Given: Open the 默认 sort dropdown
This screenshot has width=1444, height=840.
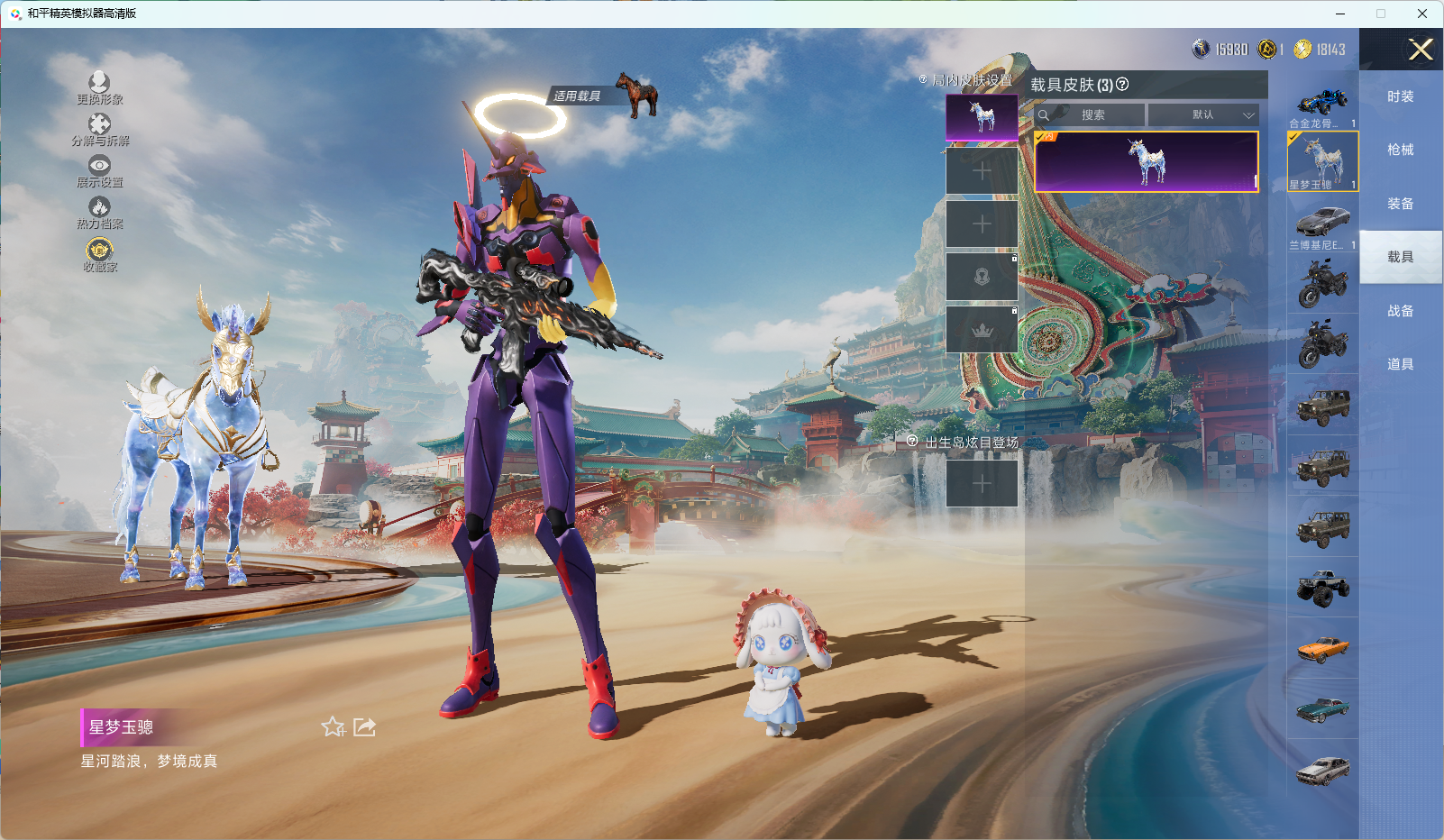Looking at the screenshot, I should point(1204,115).
